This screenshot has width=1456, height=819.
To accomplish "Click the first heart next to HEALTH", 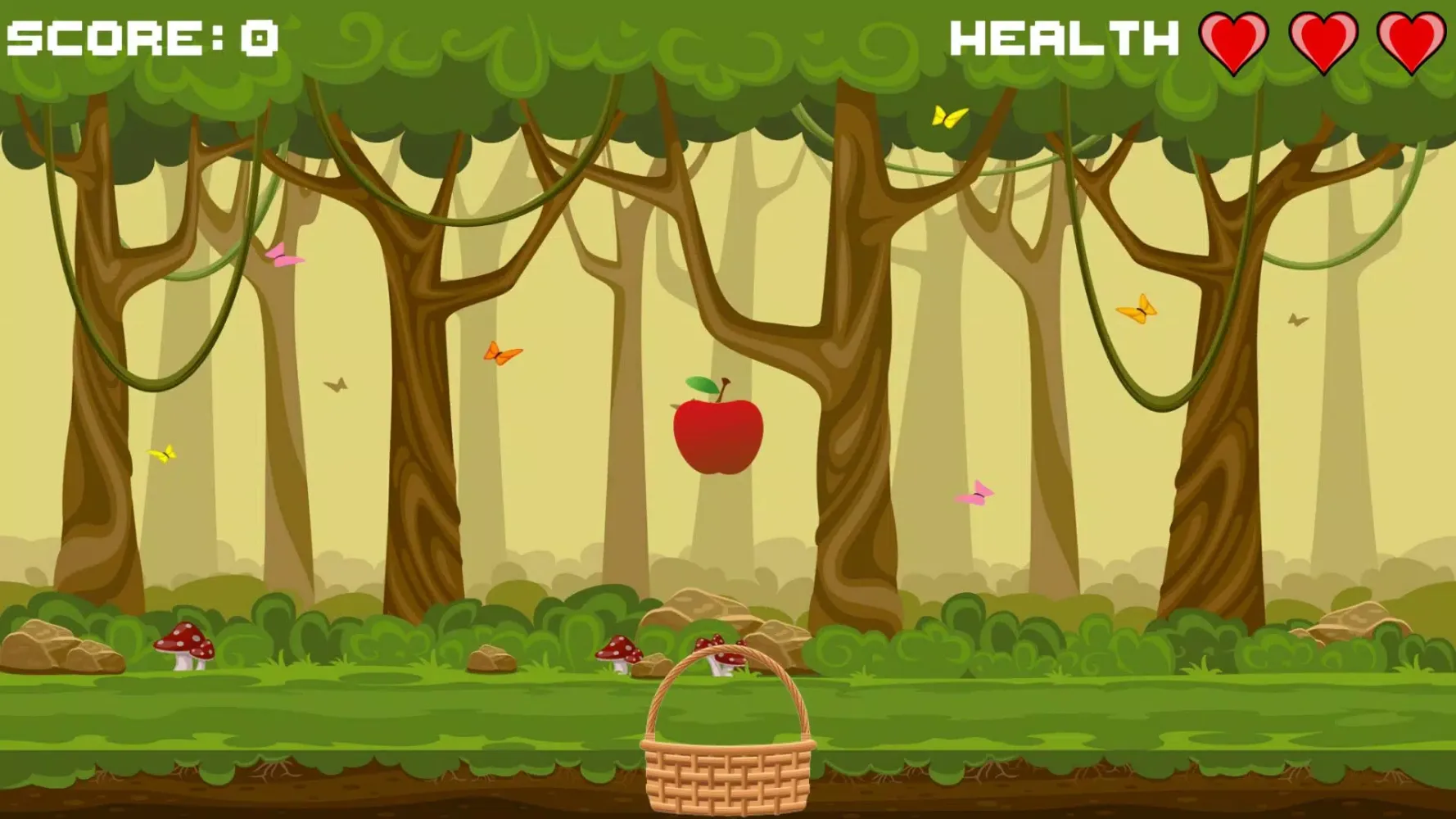I will [x=1235, y=39].
